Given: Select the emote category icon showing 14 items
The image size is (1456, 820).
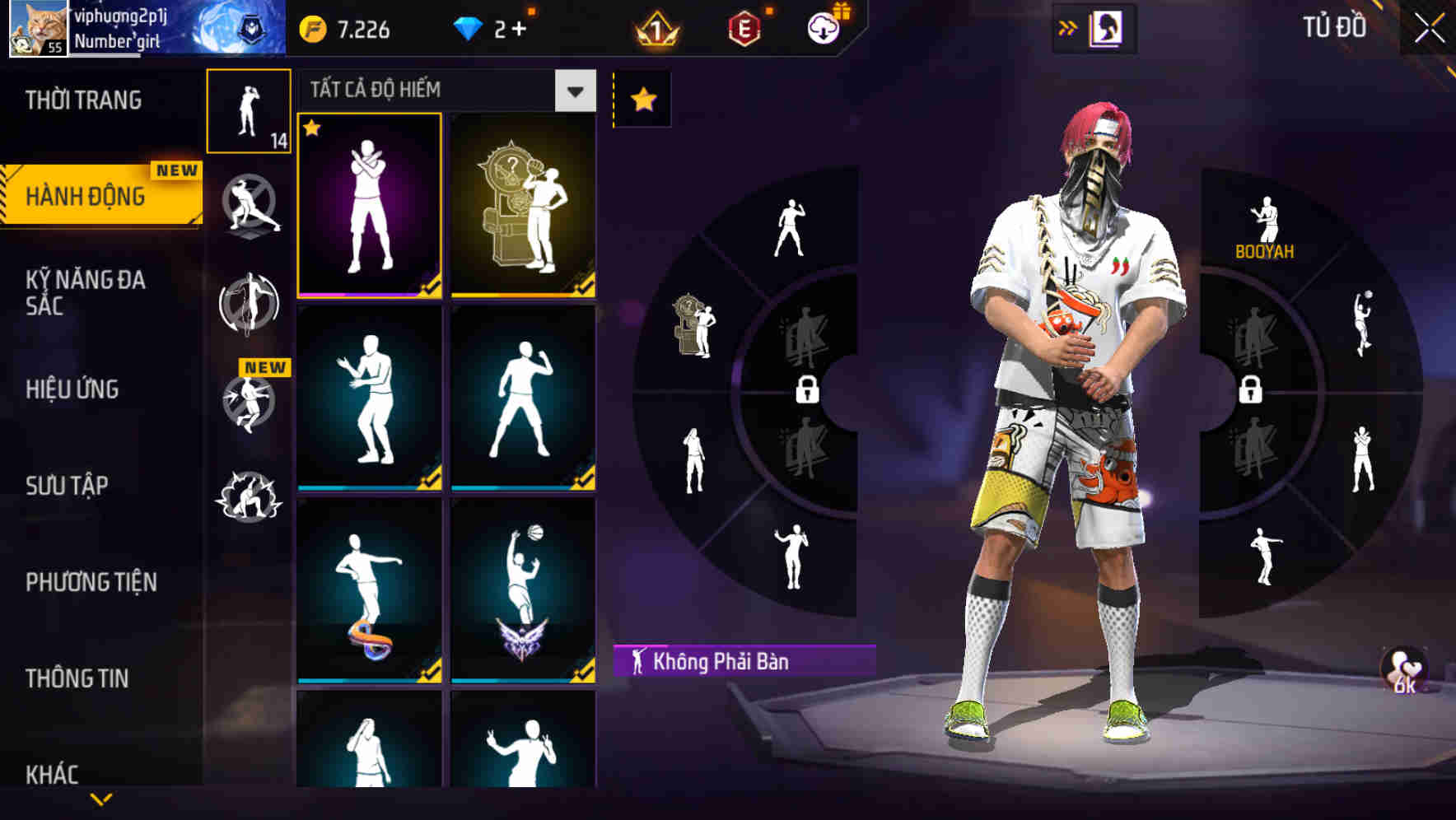Looking at the screenshot, I should (250, 111).
